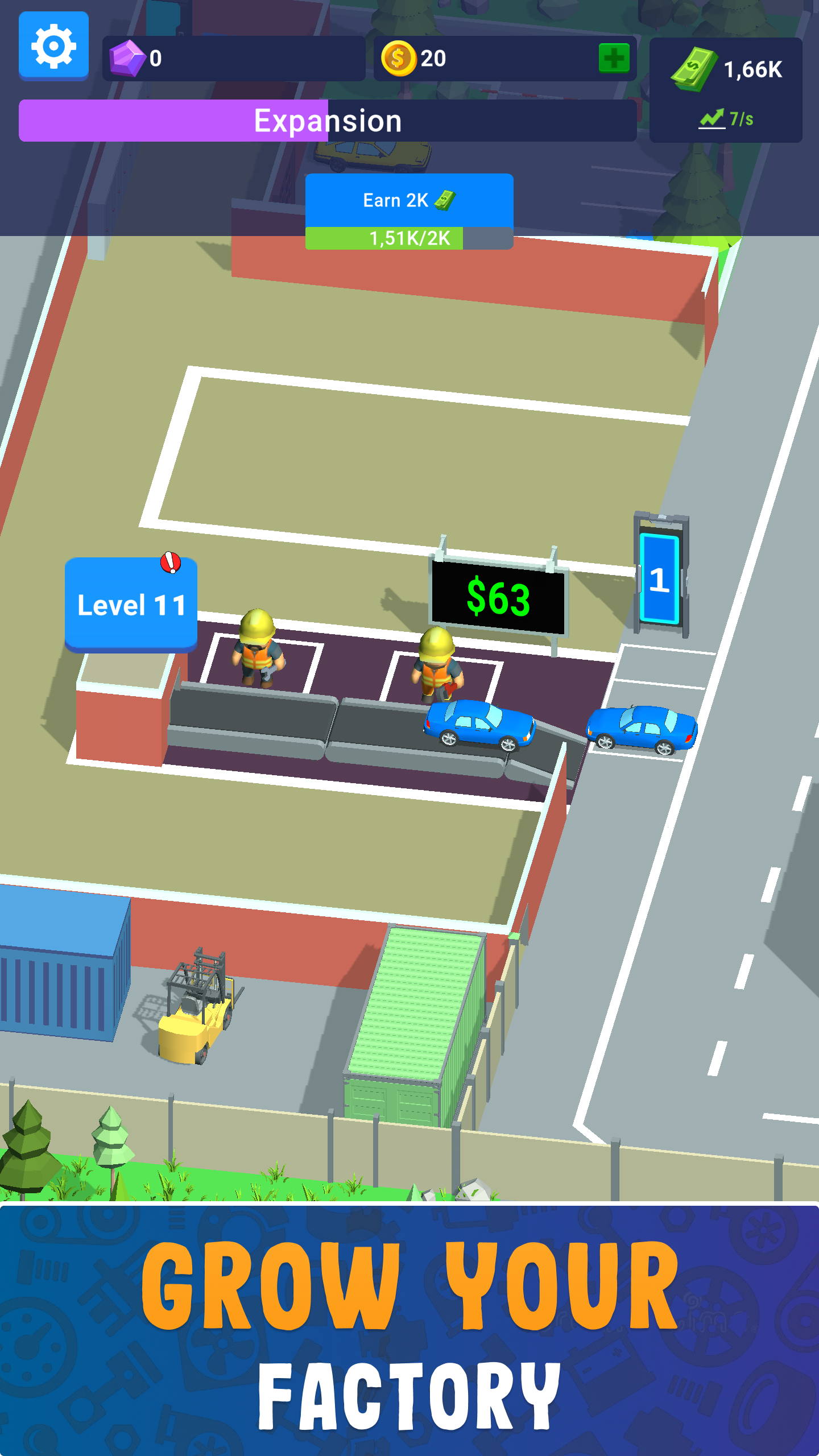This screenshot has height=1456, width=819.
Task: Tap the Expansion progress bar
Action: [x=329, y=119]
